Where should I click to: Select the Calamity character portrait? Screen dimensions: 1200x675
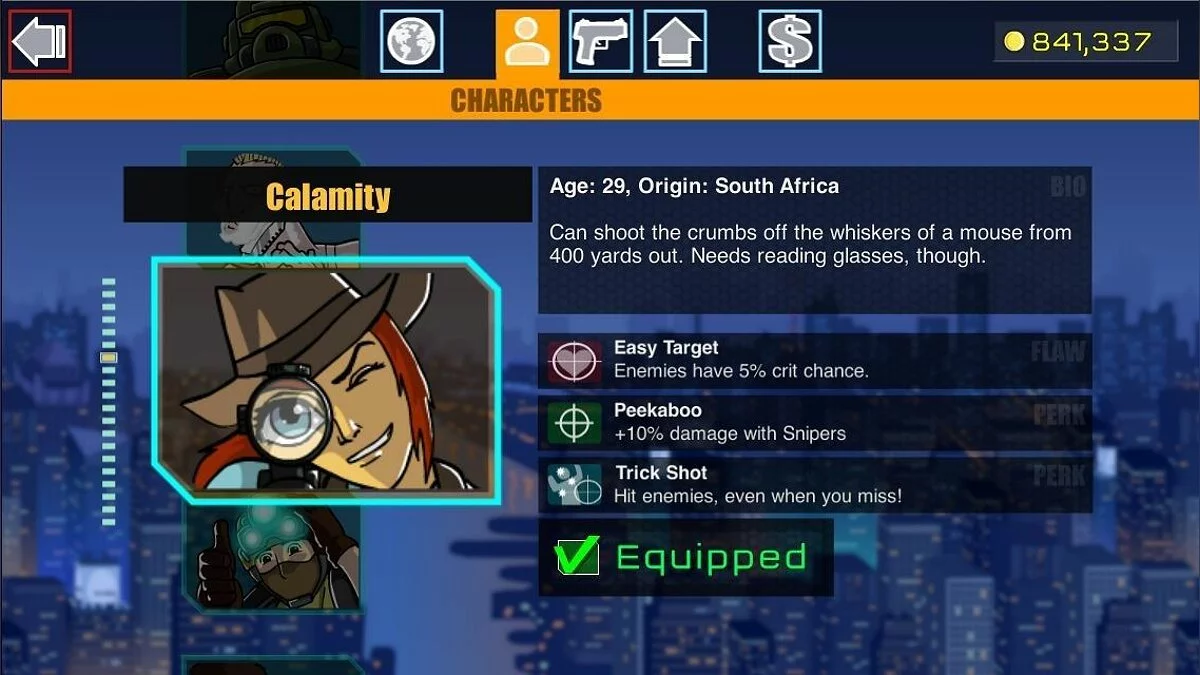pos(326,380)
